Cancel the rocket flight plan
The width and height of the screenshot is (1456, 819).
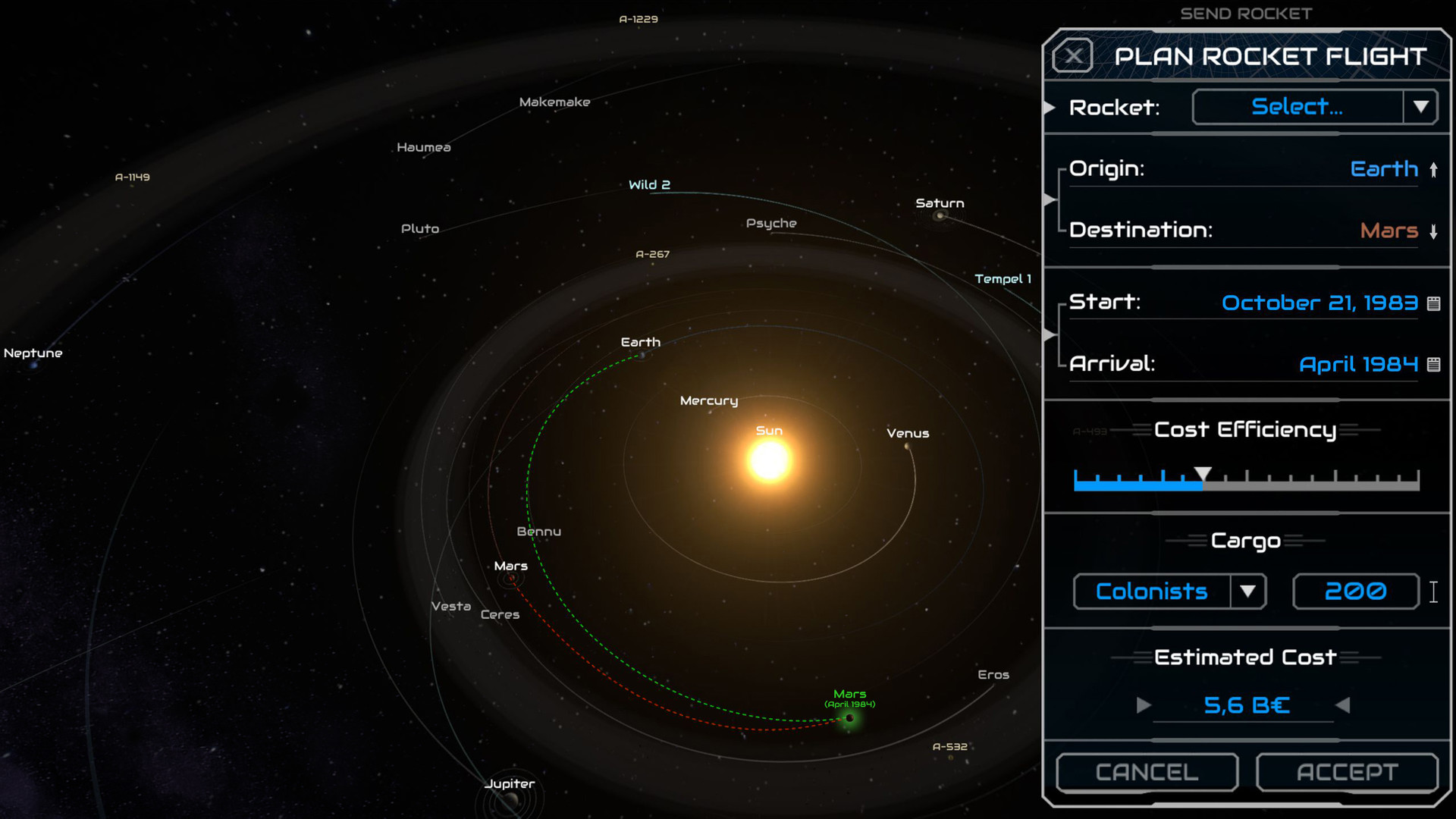tap(1147, 772)
